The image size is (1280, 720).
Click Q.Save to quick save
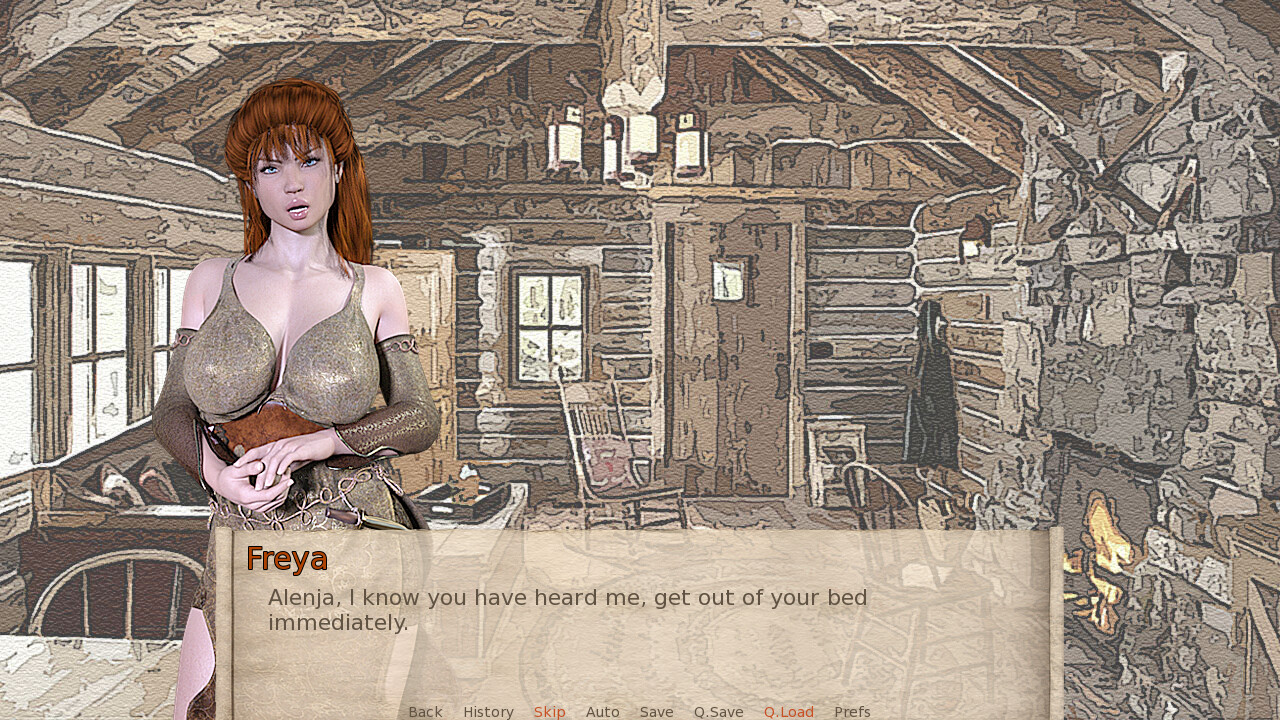click(x=718, y=712)
